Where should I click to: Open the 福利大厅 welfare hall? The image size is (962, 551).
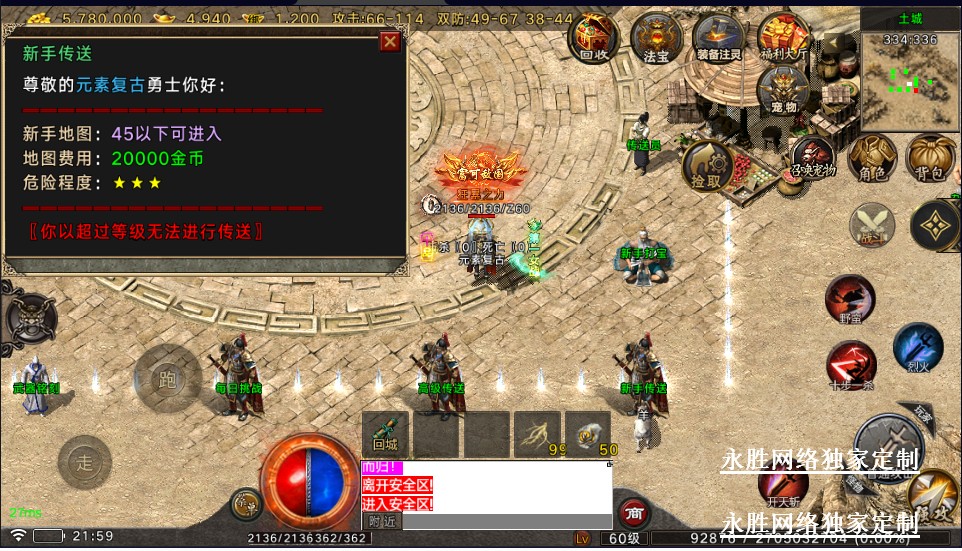[x=783, y=38]
